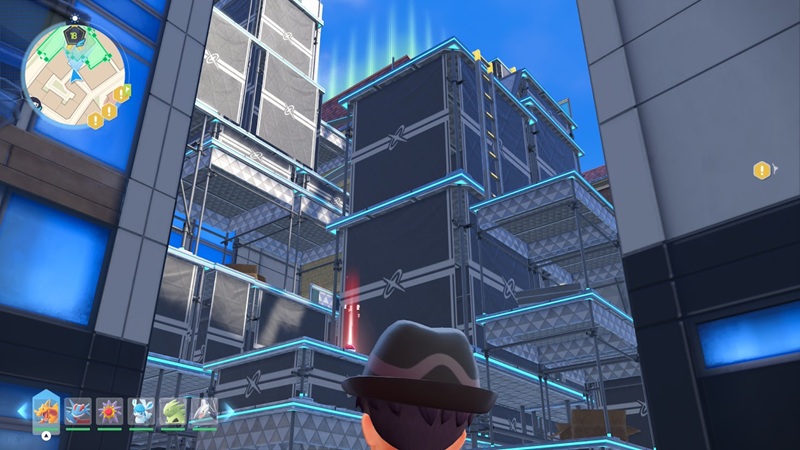This screenshot has width=800, height=450.
Task: Click the party bar's left arrow
Action: click(24, 410)
